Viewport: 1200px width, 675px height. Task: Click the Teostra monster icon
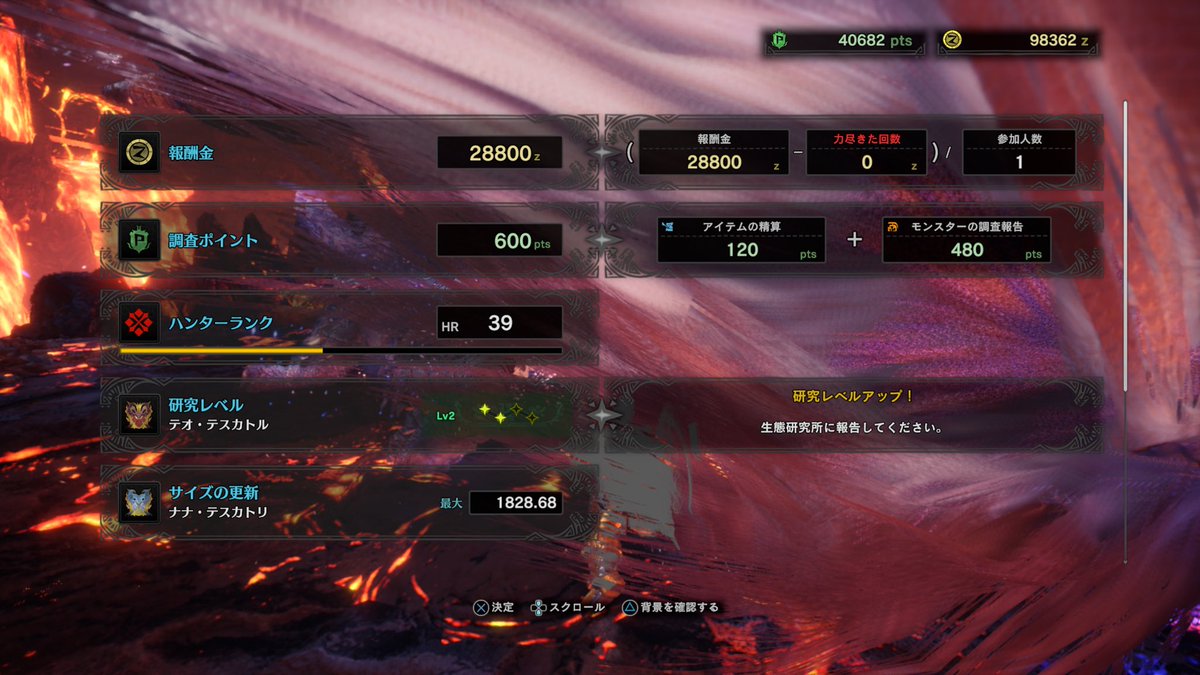coord(139,415)
